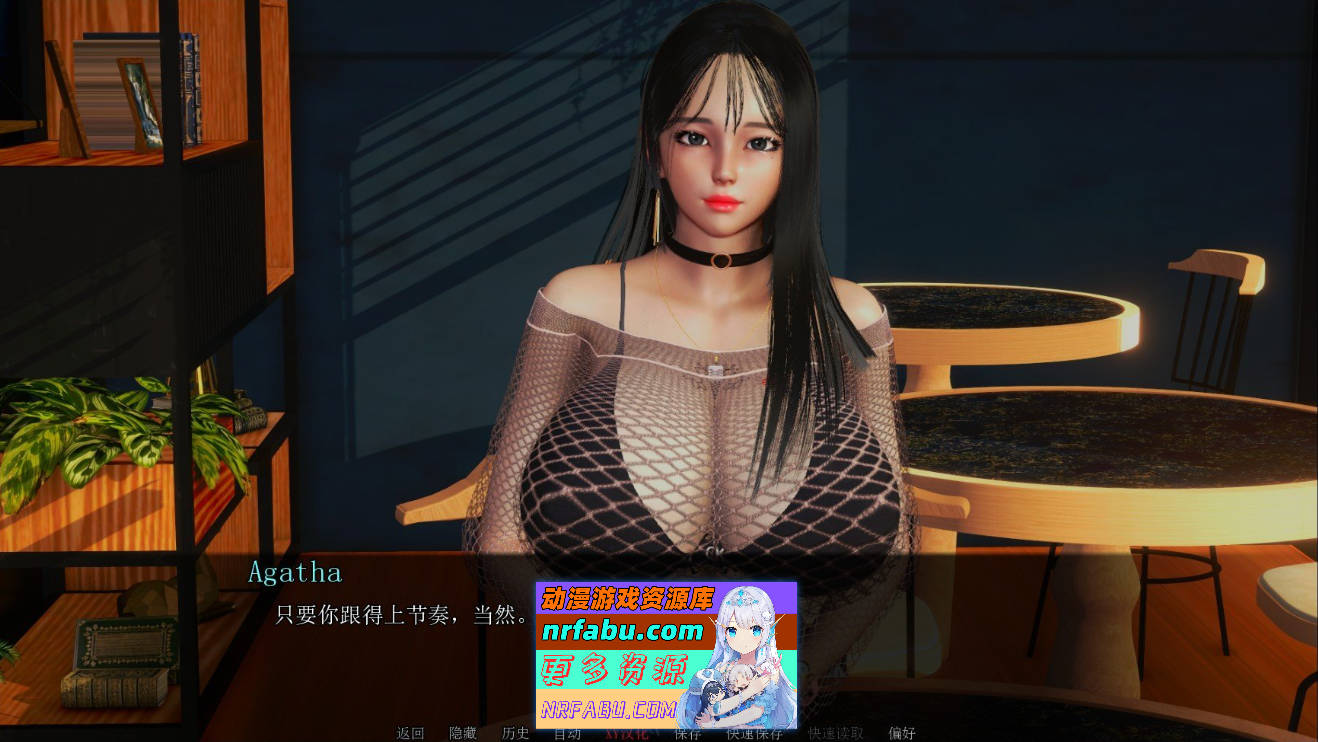The width and height of the screenshot is (1318, 742).
Task: Open the 历史 dialogue history
Action: [x=515, y=733]
